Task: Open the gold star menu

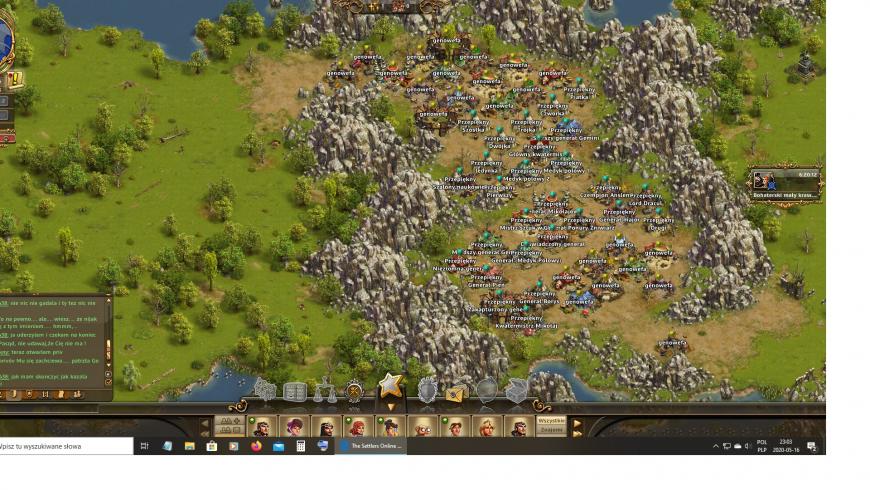Action: [x=390, y=386]
